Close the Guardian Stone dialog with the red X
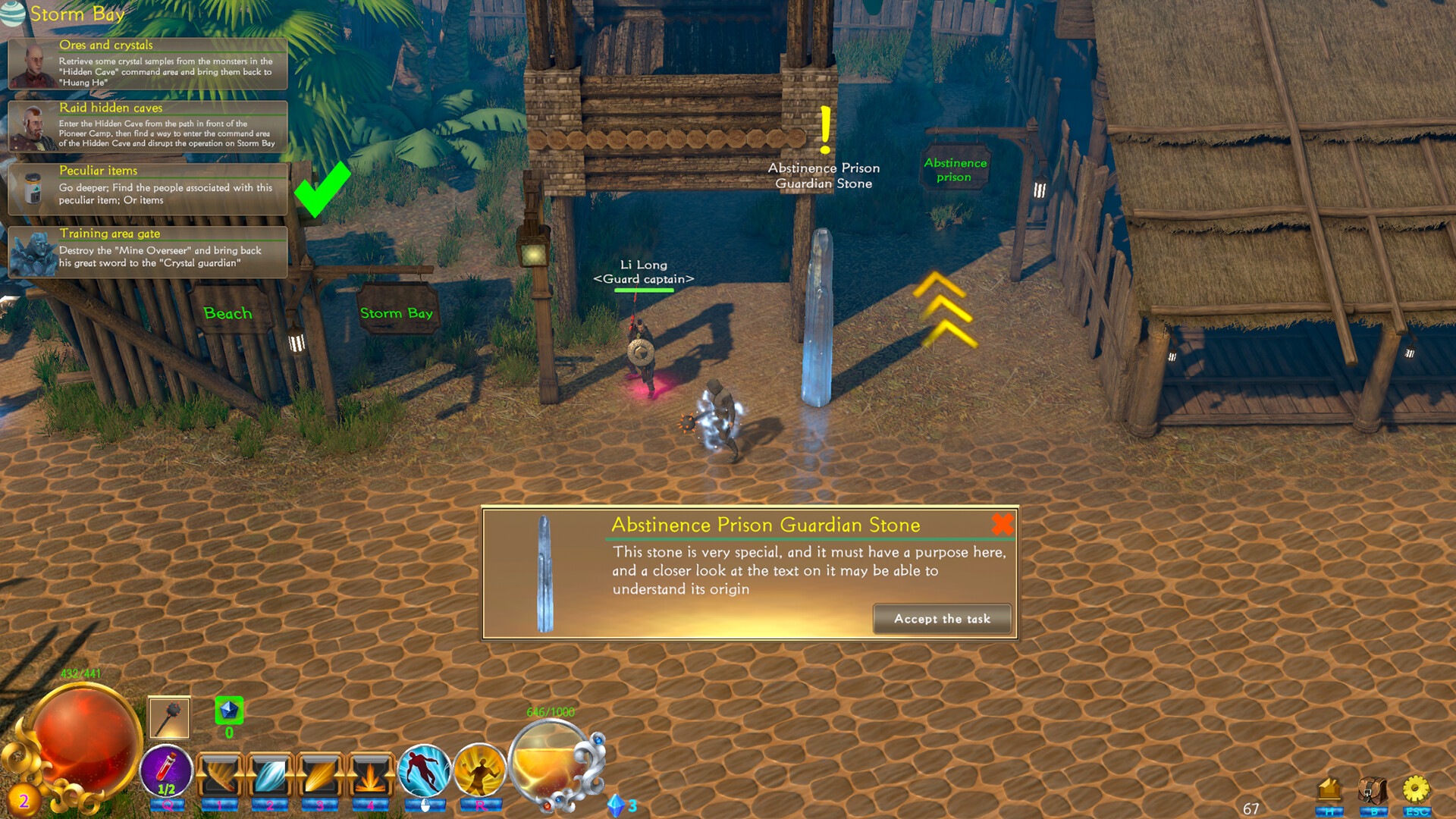This screenshot has width=1456, height=819. pos(1002,524)
